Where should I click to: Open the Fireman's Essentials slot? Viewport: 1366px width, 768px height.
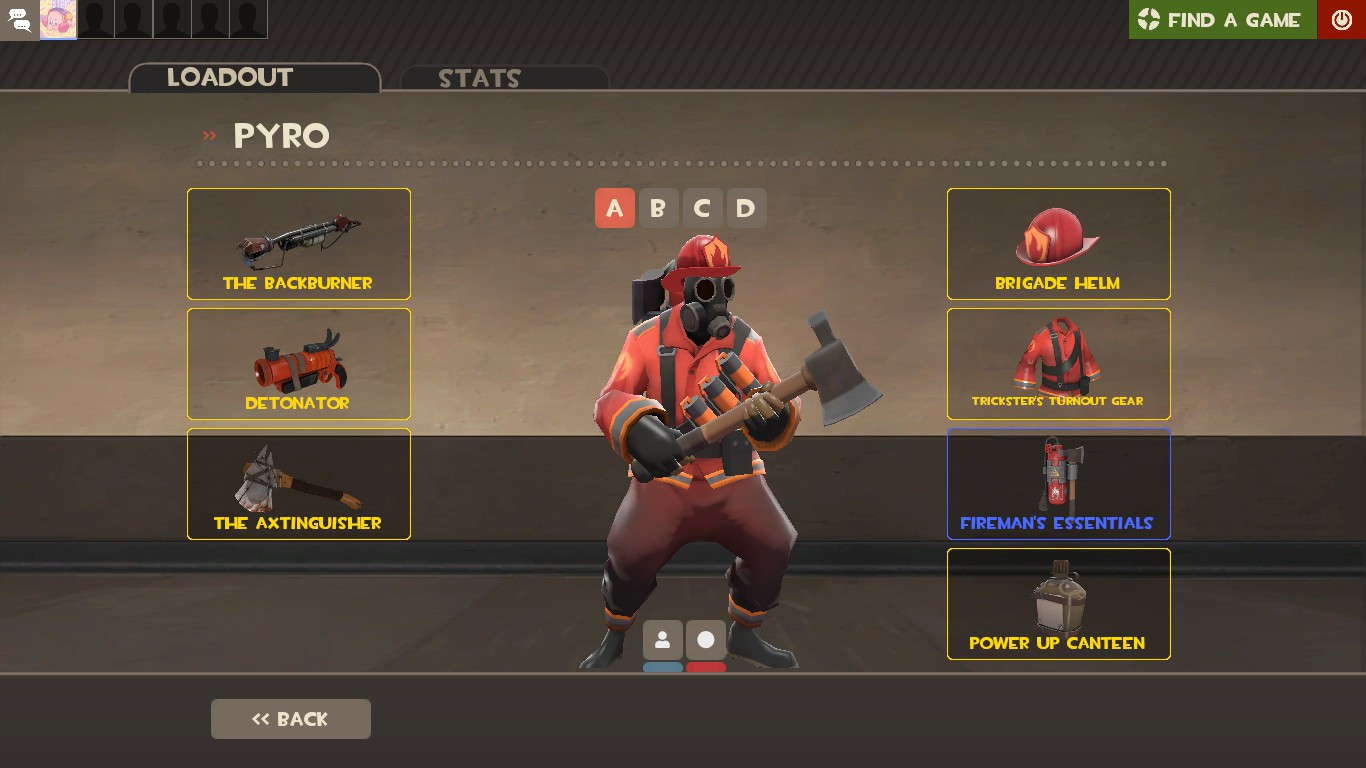tap(1058, 483)
